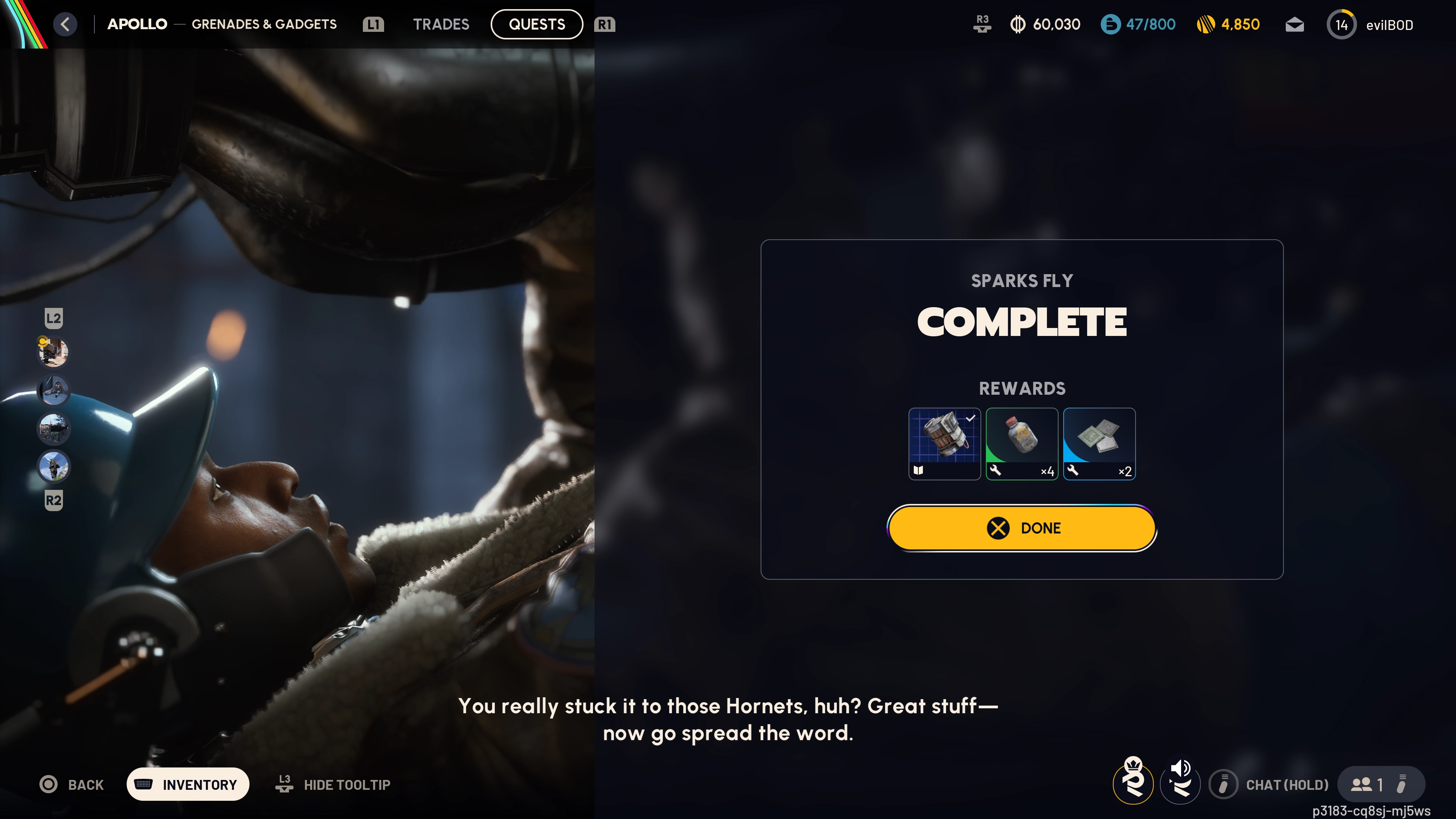
Task: Open the 4,850 credits currency icon
Action: pos(1205,24)
